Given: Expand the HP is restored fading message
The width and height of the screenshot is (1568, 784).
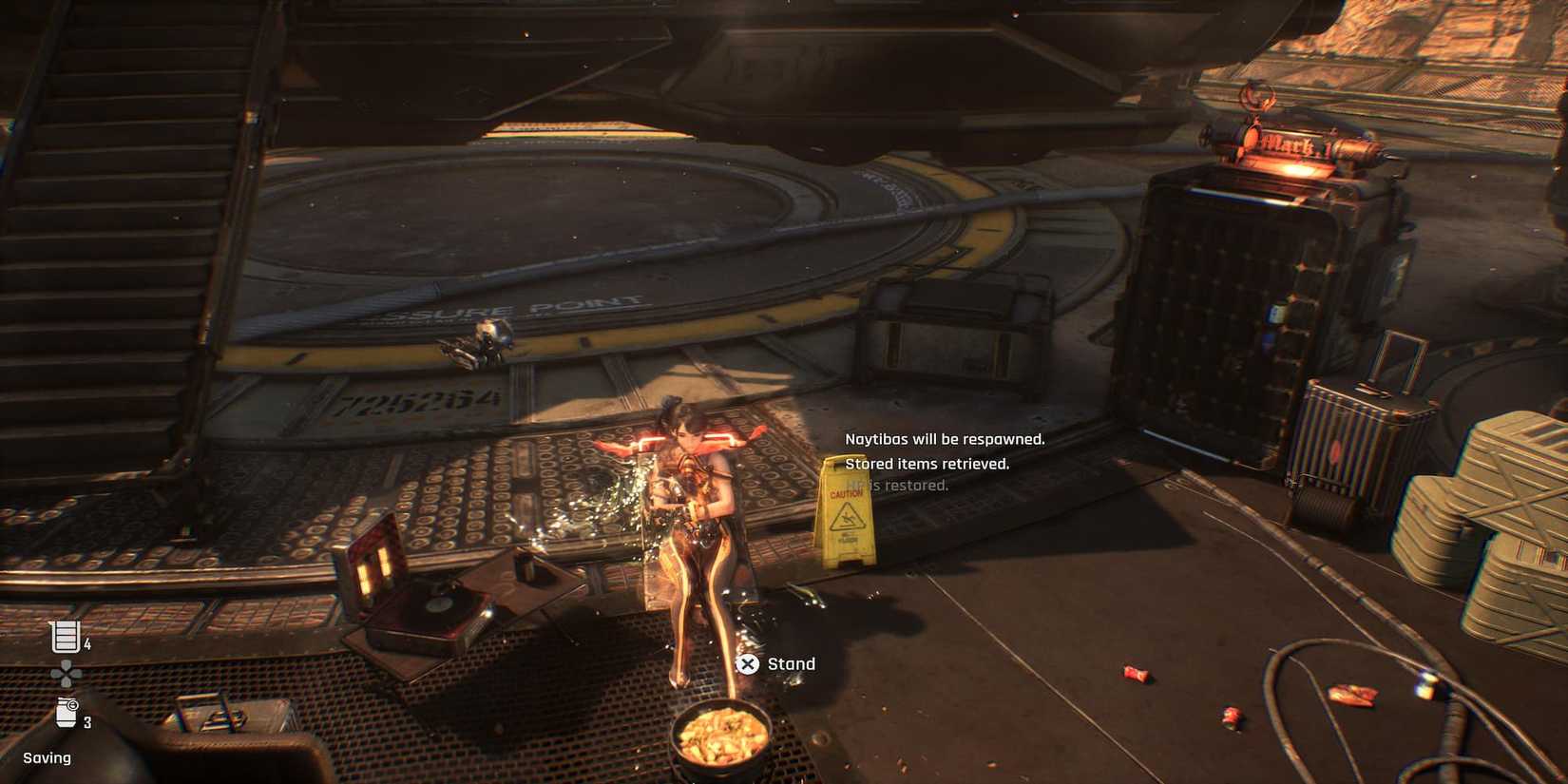Looking at the screenshot, I should pos(897,487).
